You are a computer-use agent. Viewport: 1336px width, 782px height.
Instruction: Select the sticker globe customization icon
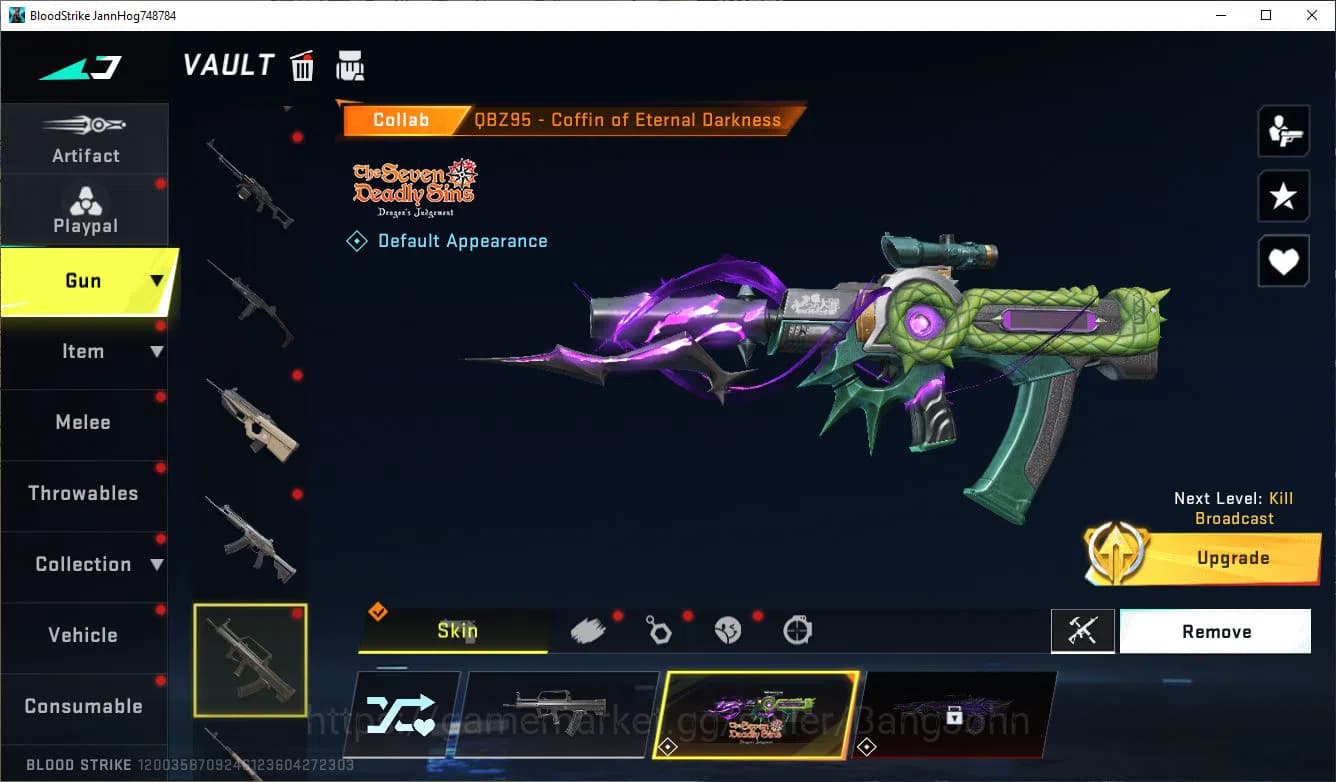728,630
